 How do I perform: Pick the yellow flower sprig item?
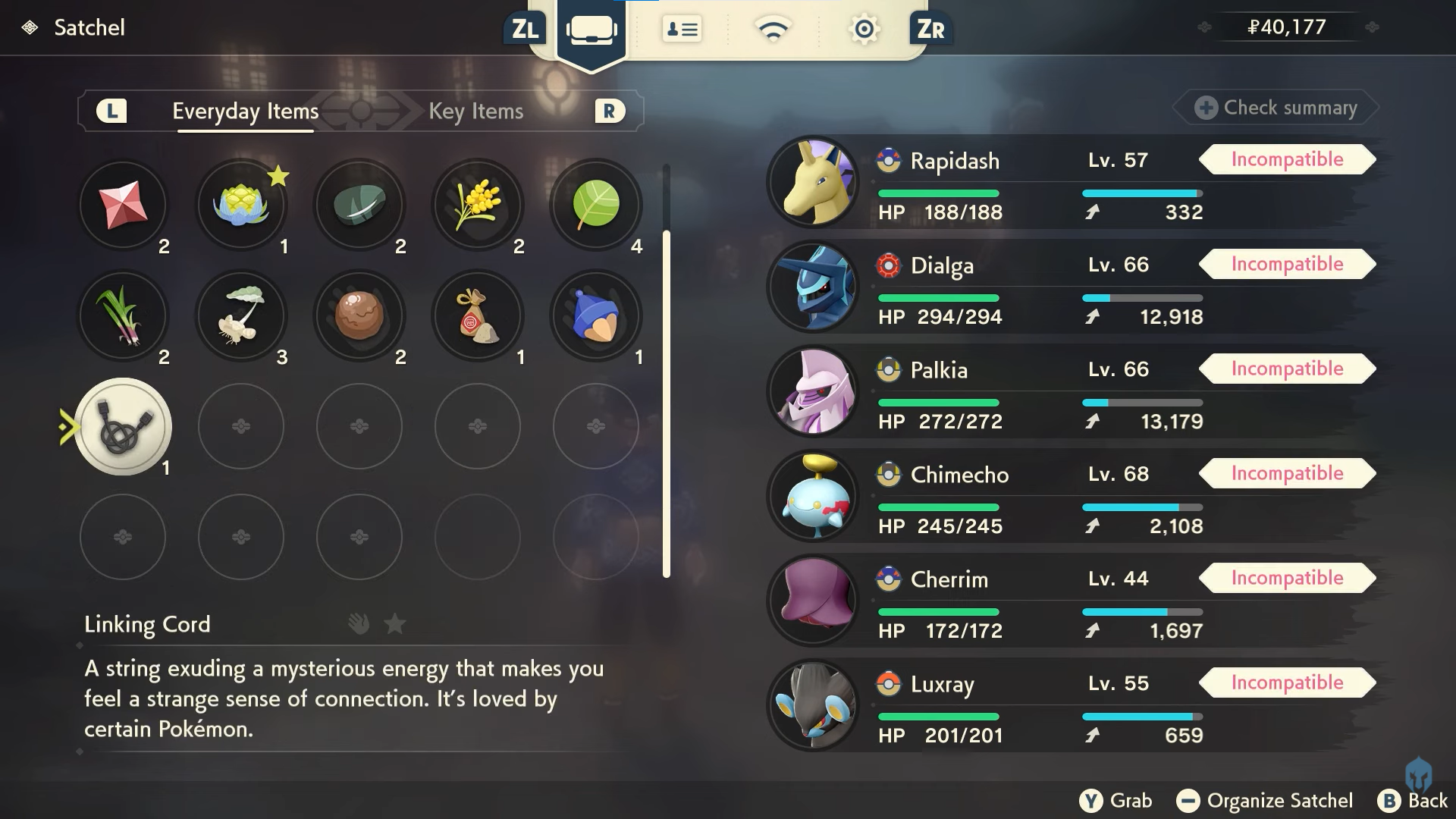click(478, 205)
